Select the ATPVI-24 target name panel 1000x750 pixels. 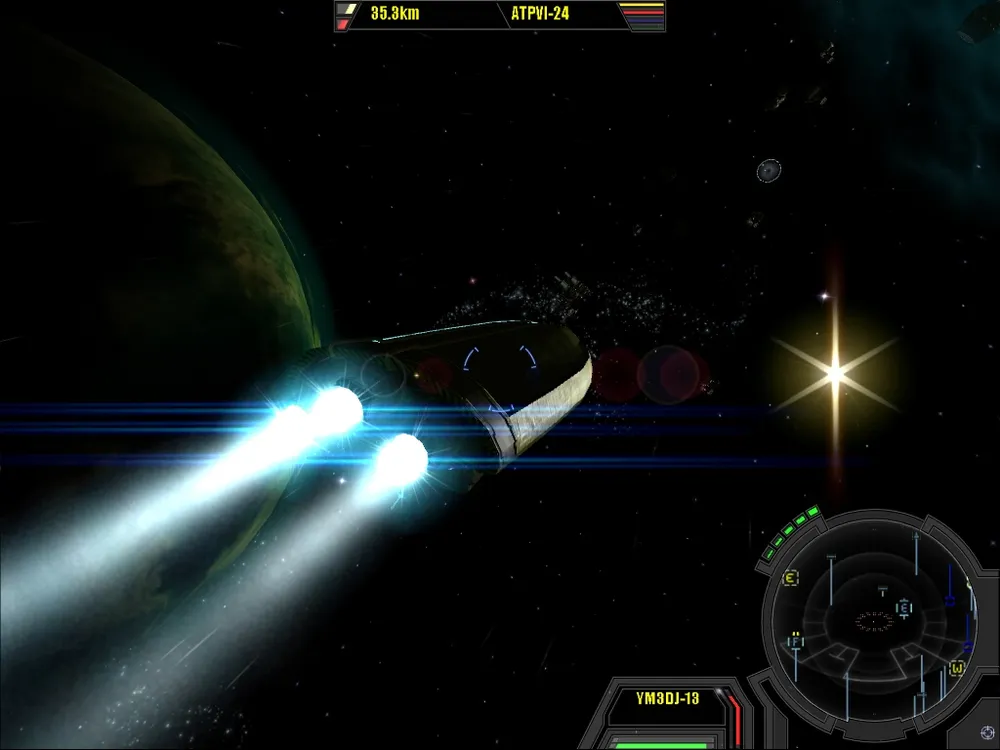click(x=540, y=15)
